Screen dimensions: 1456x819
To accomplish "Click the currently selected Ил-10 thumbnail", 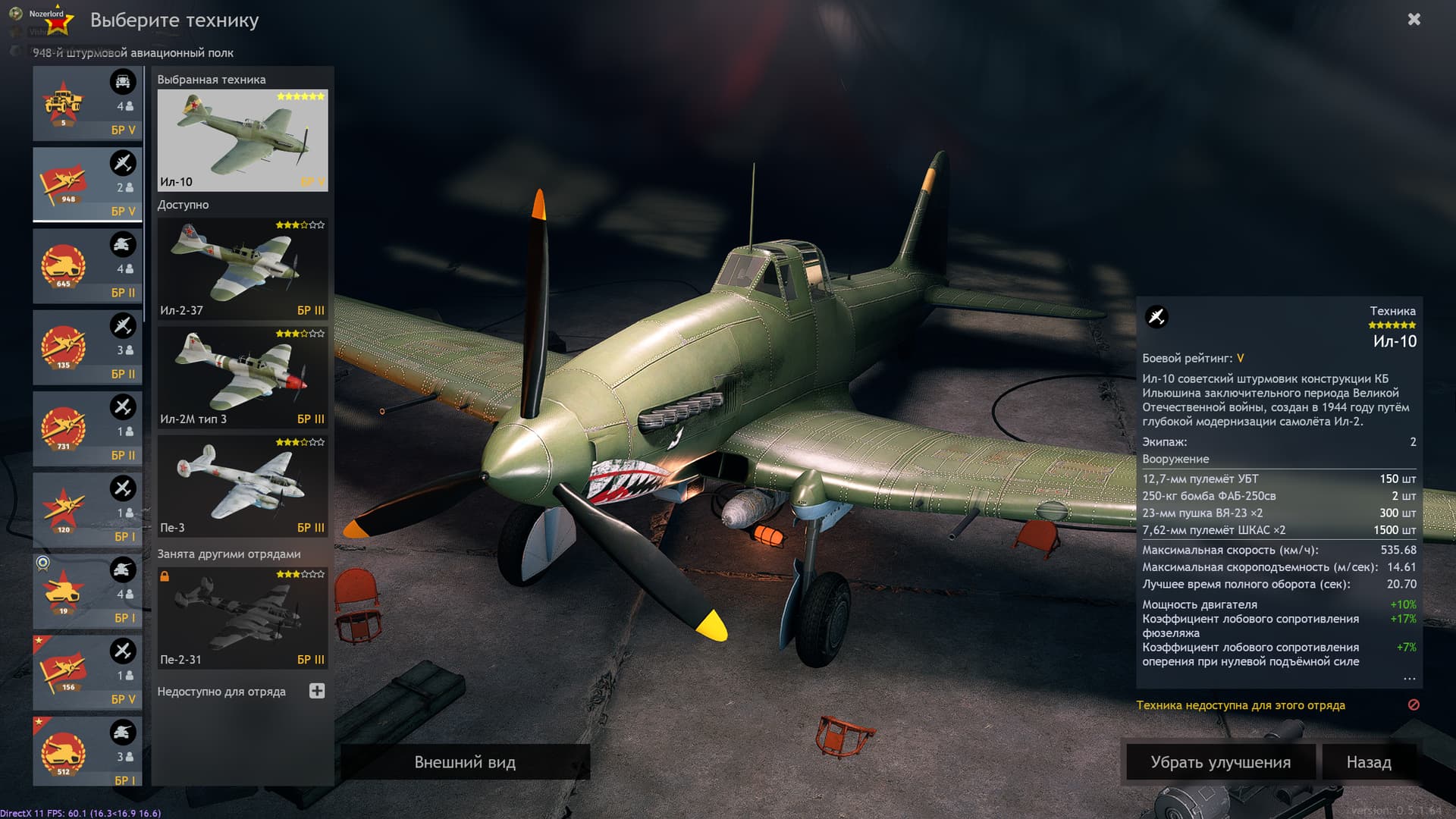I will [242, 140].
